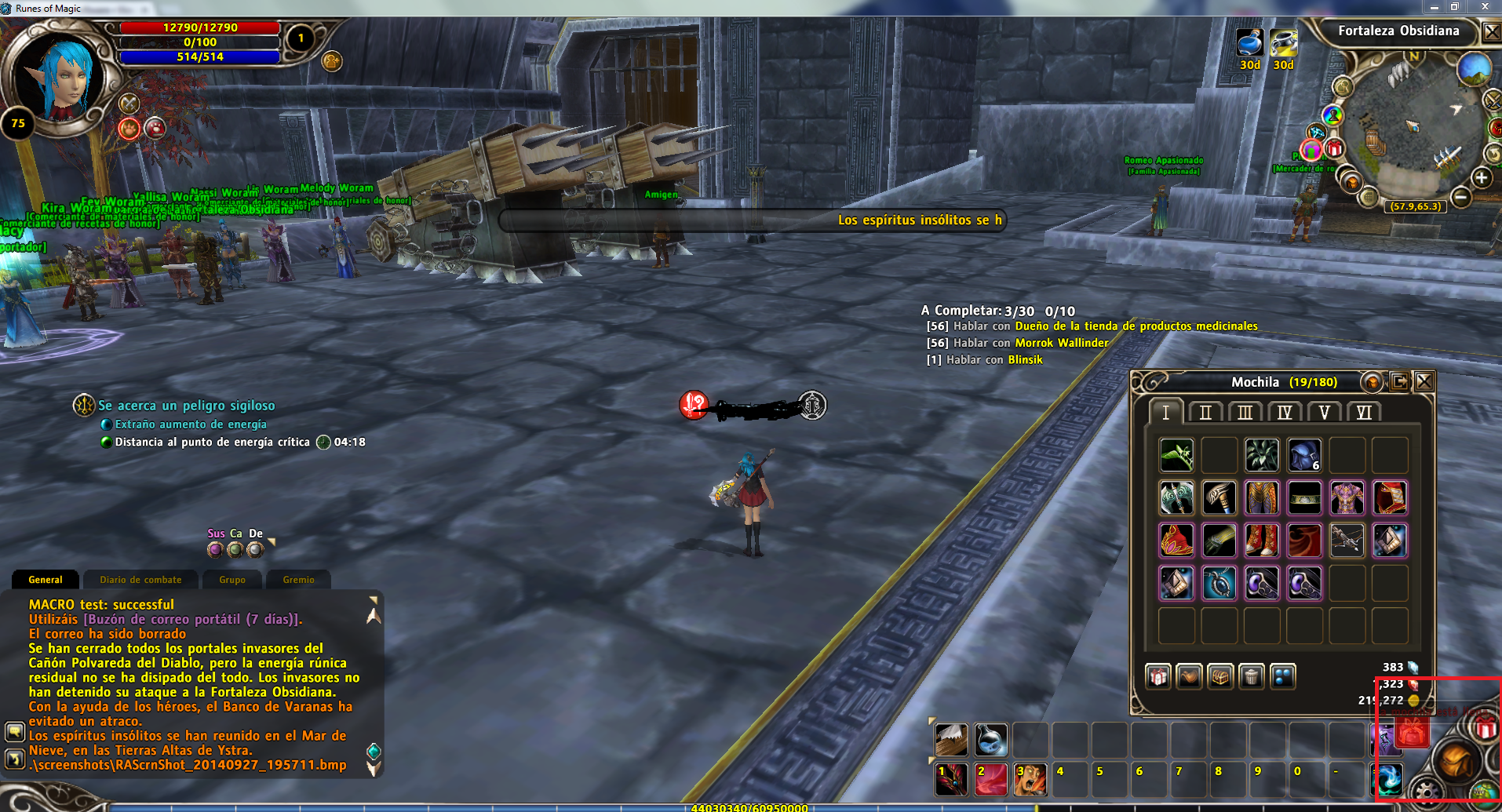Select the blue bag item stack of 6
Viewport: 1502px width, 812px height.
point(1304,455)
